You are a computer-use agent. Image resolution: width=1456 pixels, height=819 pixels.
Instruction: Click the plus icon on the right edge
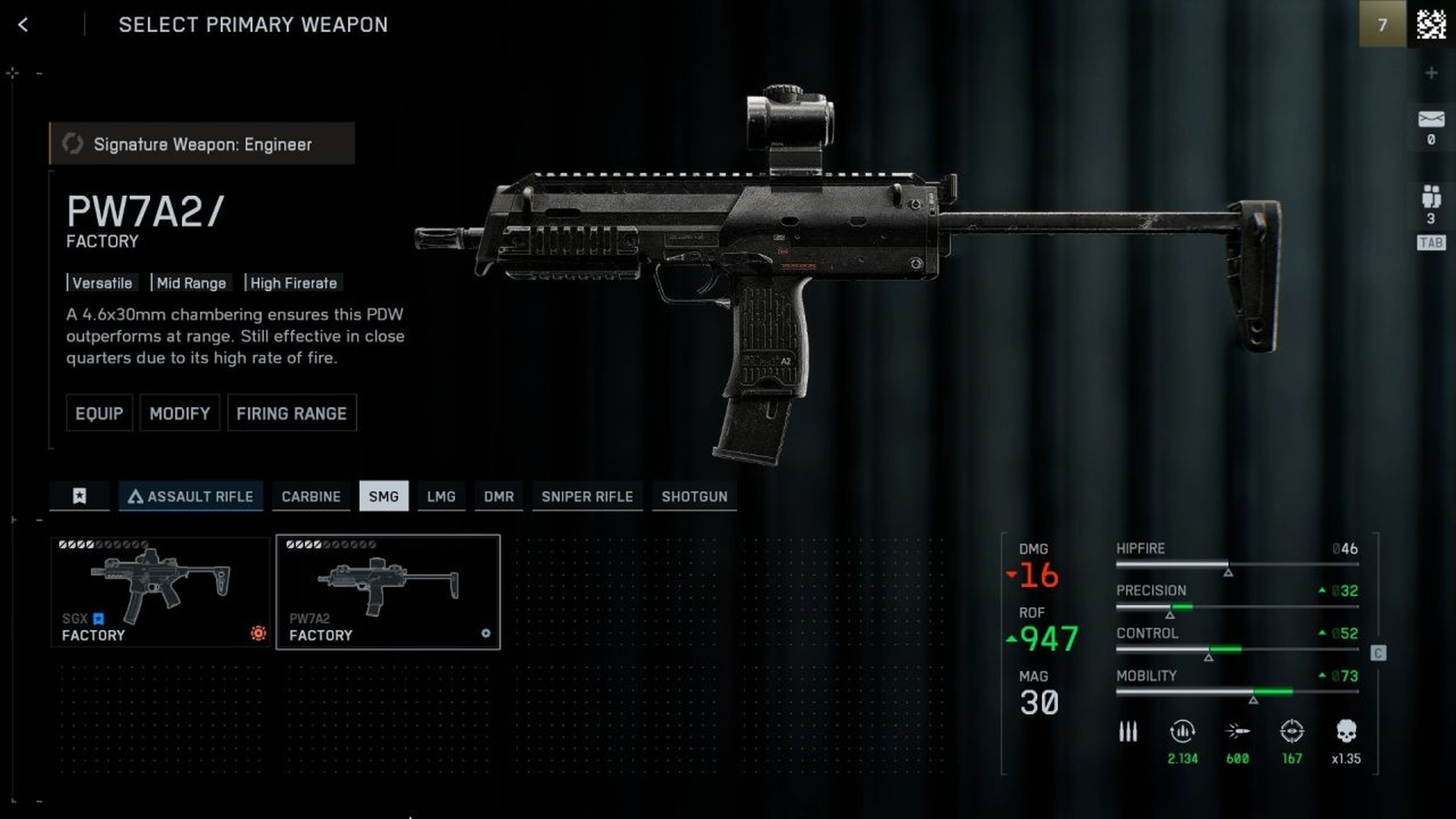click(x=1432, y=72)
